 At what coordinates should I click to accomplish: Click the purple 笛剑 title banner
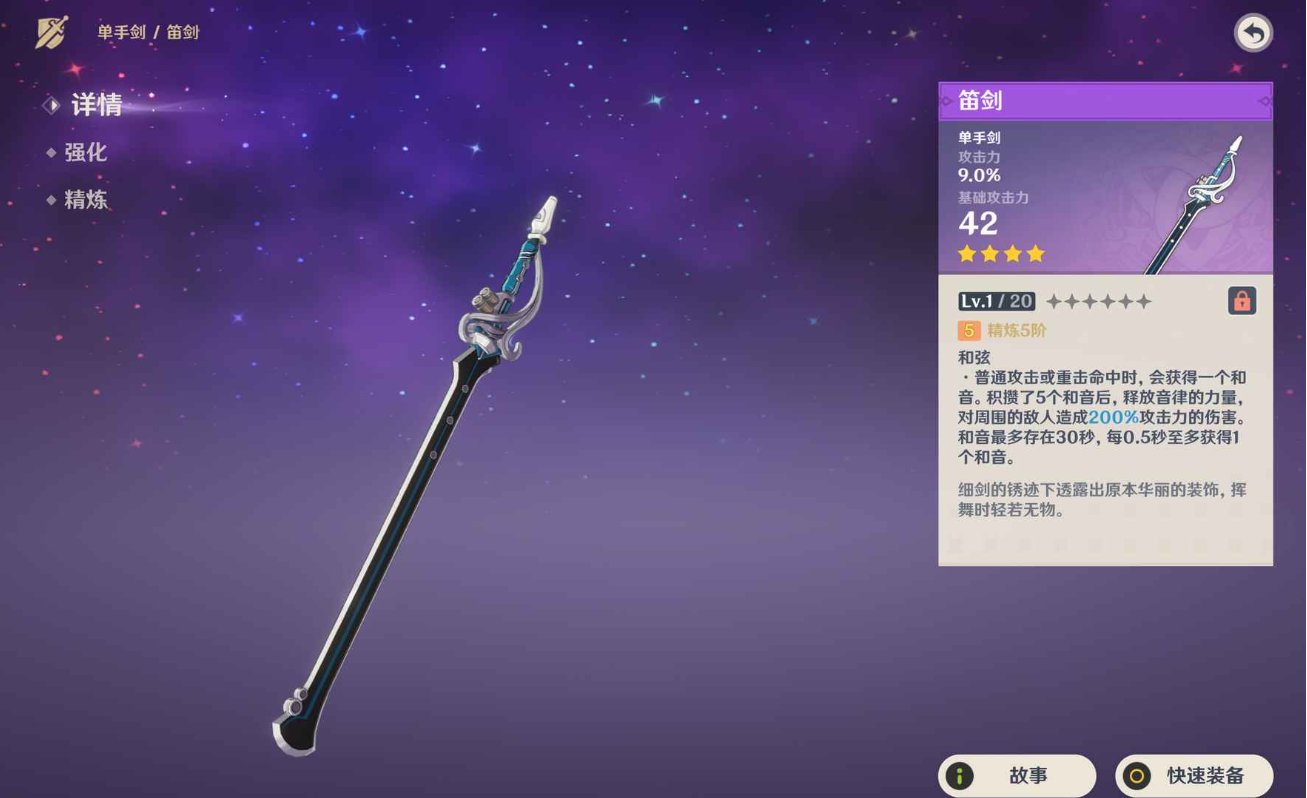tap(1104, 100)
